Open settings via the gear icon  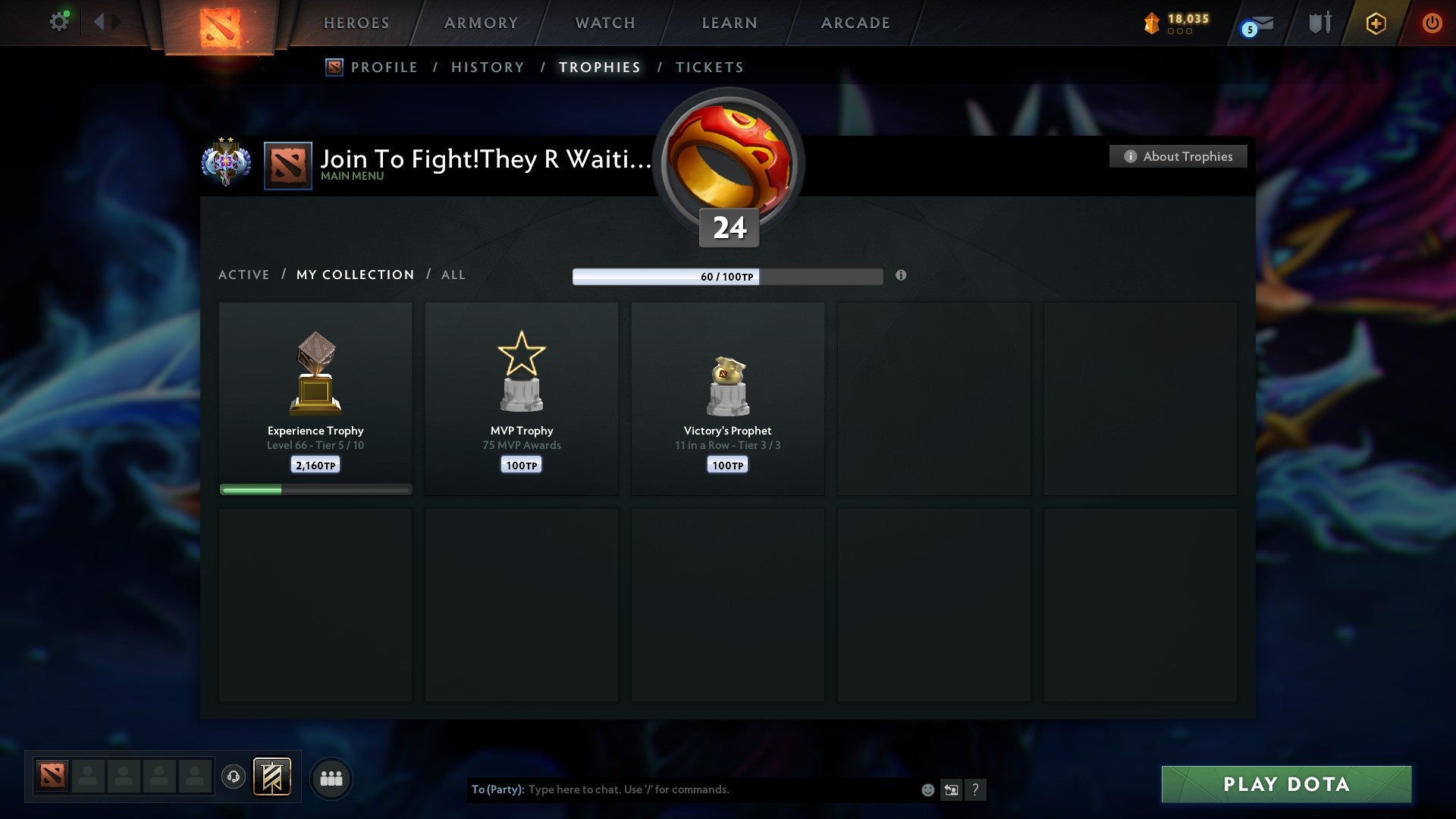(x=59, y=20)
